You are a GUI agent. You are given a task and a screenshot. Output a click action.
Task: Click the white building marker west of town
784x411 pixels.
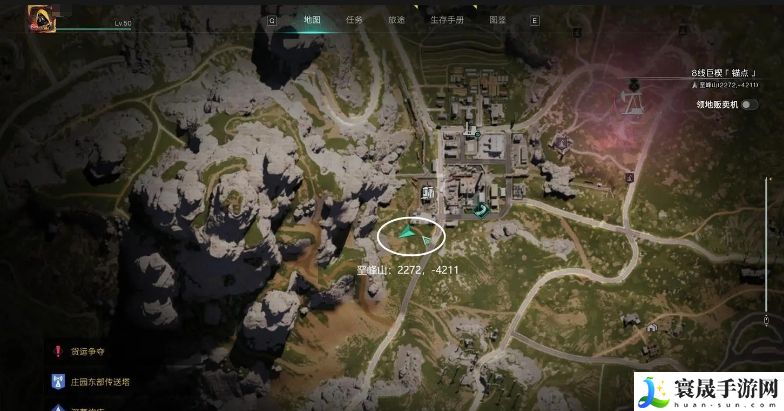pos(428,191)
